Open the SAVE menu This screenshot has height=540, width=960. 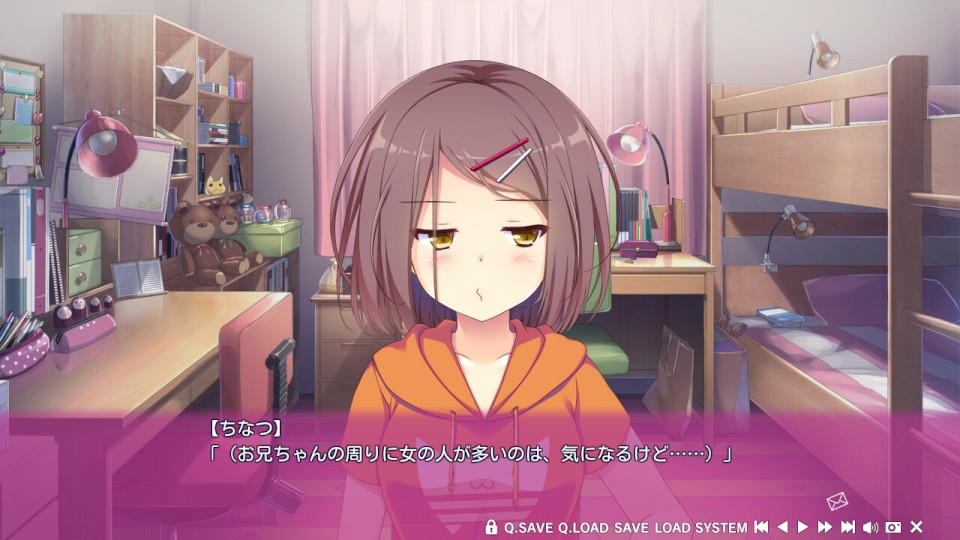[631, 527]
